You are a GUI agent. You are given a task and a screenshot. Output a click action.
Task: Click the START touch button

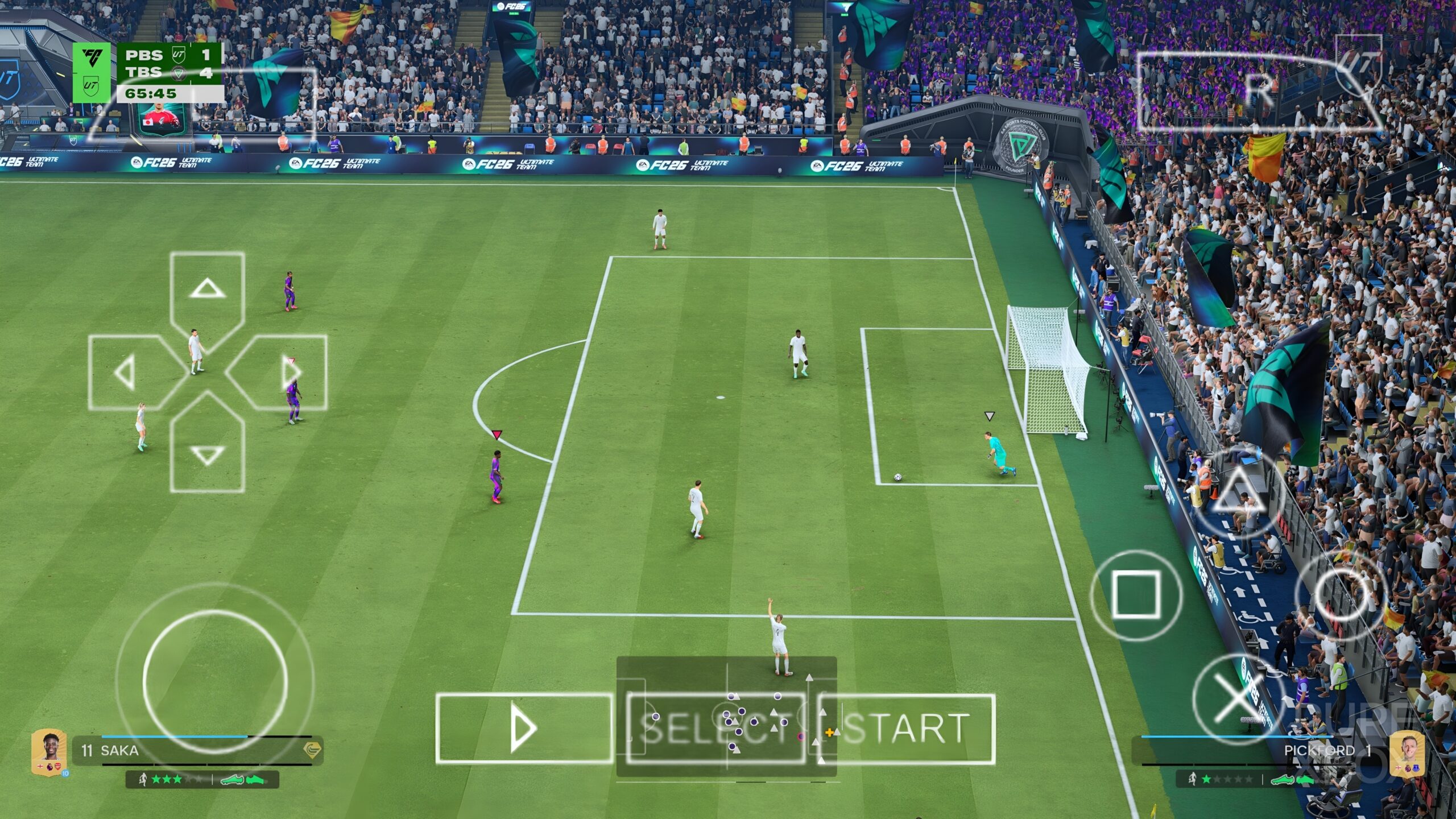tap(907, 729)
